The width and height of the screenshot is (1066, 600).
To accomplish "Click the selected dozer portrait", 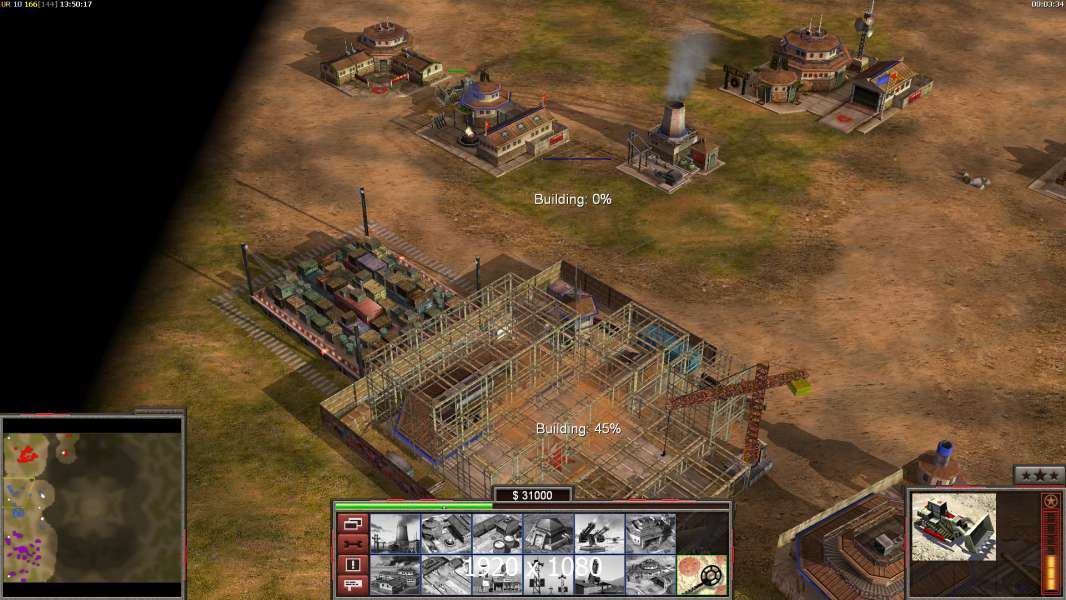I will click(x=954, y=526).
